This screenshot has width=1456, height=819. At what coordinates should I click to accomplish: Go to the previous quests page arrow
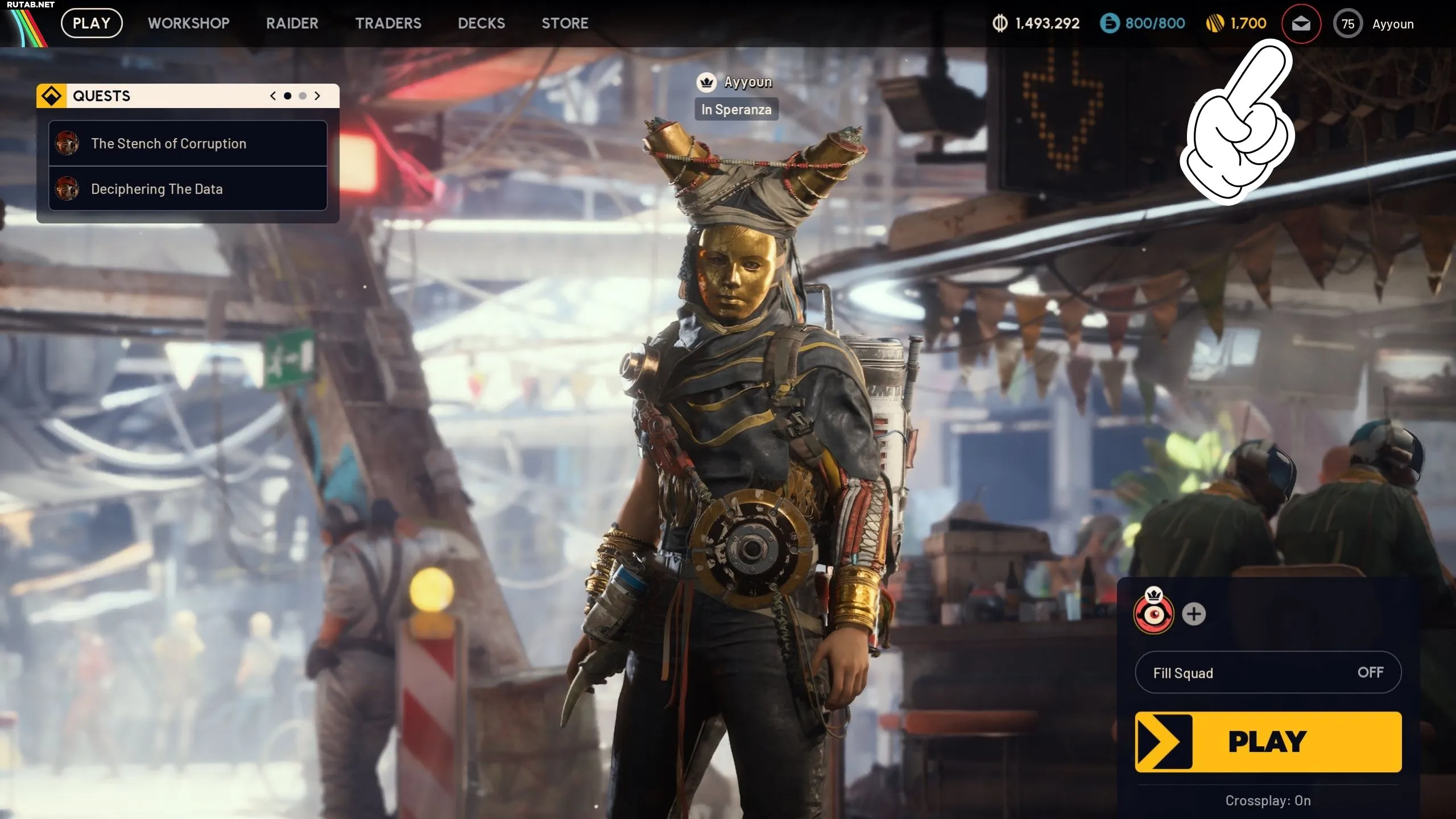[273, 96]
